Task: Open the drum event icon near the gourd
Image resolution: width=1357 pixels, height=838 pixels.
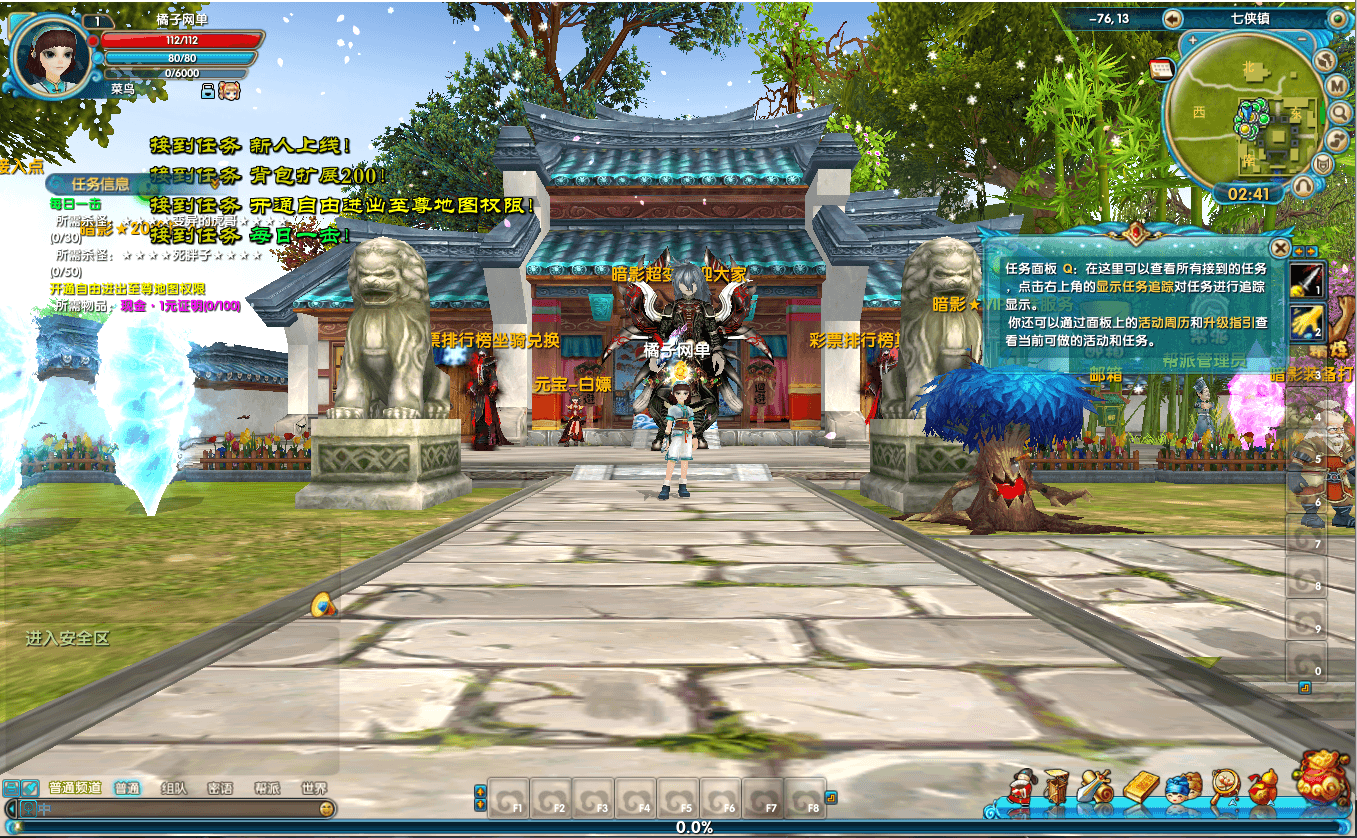Action: pyautogui.click(x=1224, y=784)
